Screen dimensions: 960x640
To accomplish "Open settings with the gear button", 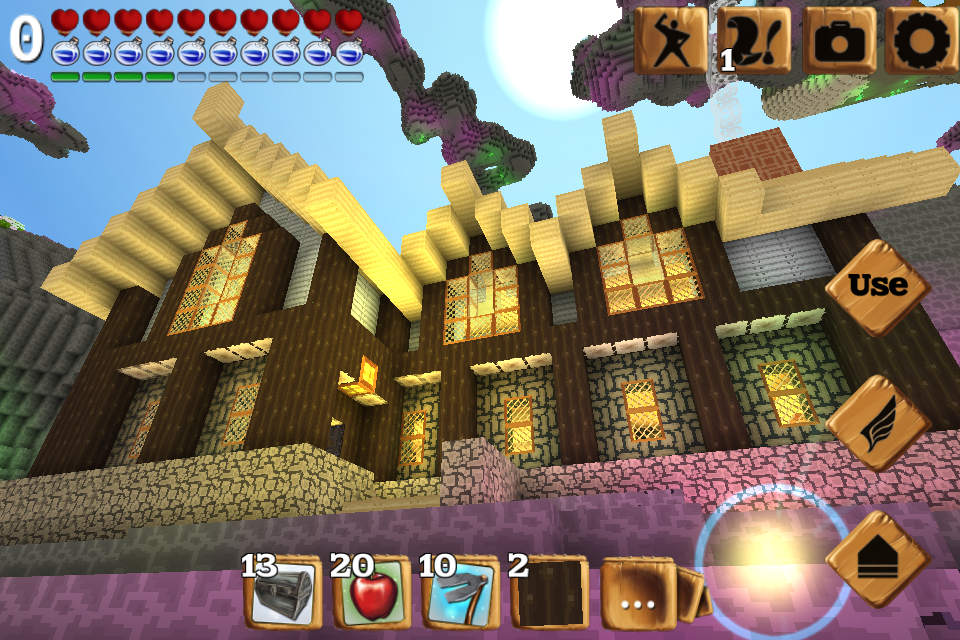I will (920, 41).
